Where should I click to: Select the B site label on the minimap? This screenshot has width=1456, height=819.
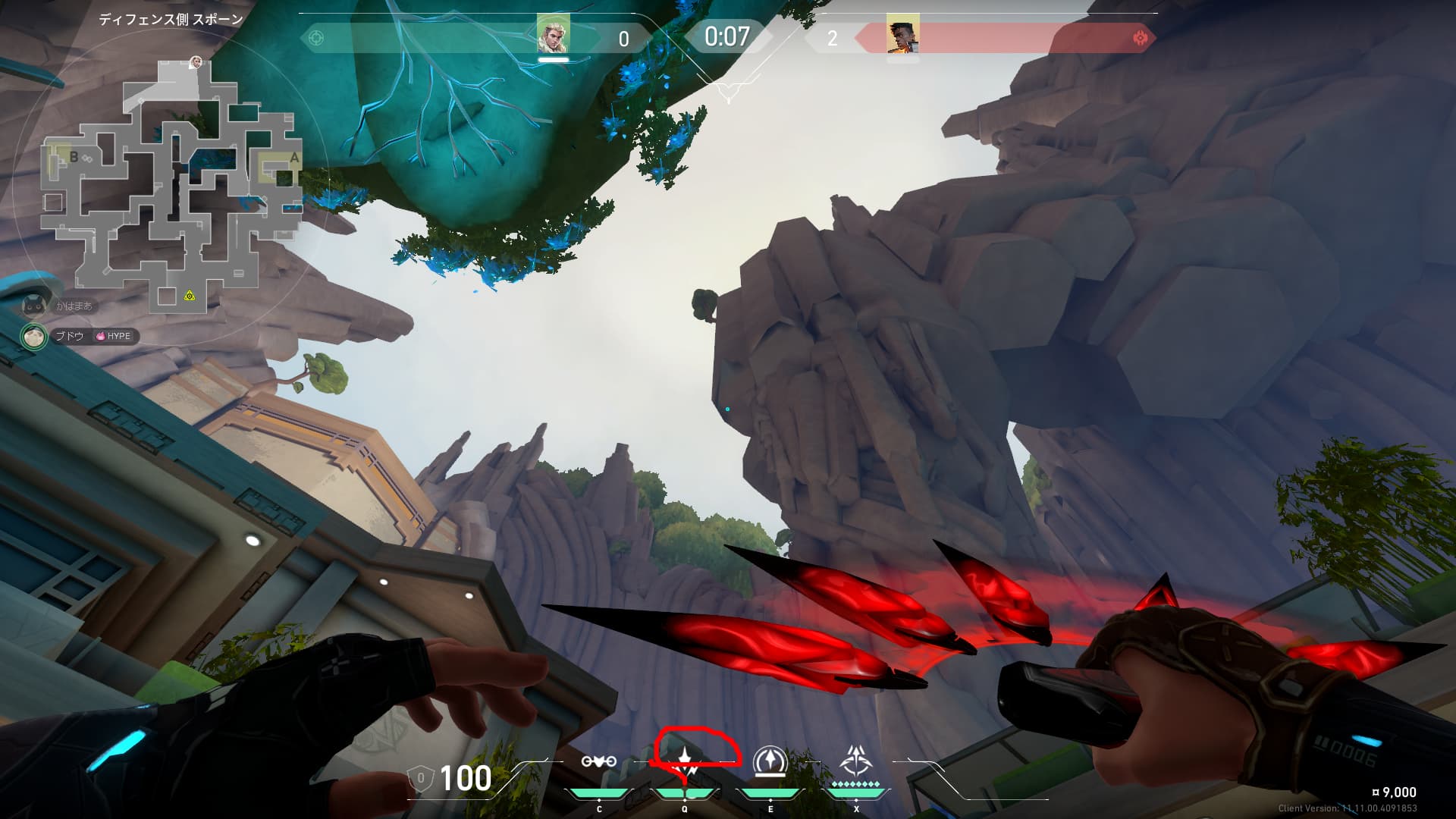pos(74,157)
